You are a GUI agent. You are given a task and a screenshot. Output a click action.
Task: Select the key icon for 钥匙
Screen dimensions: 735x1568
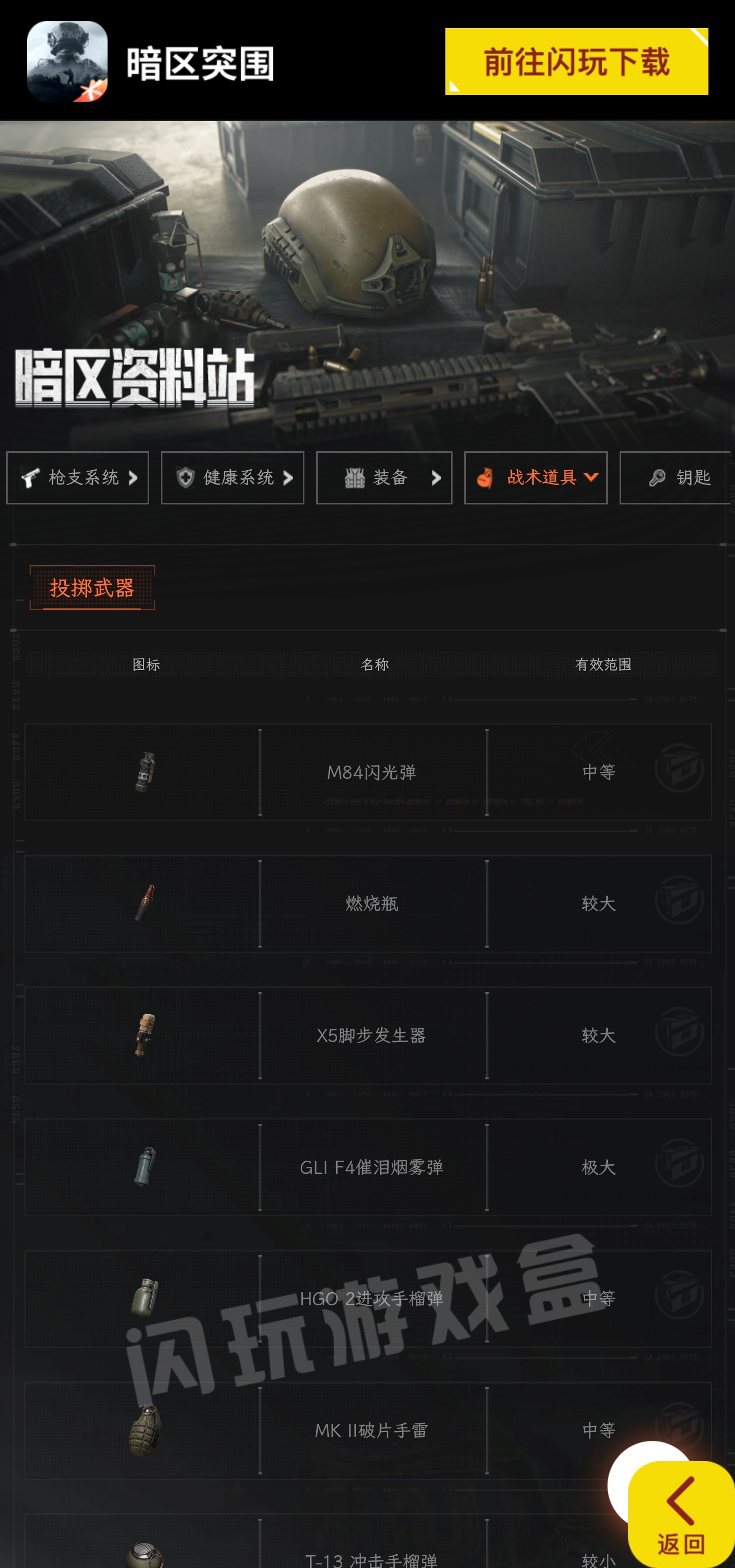657,478
